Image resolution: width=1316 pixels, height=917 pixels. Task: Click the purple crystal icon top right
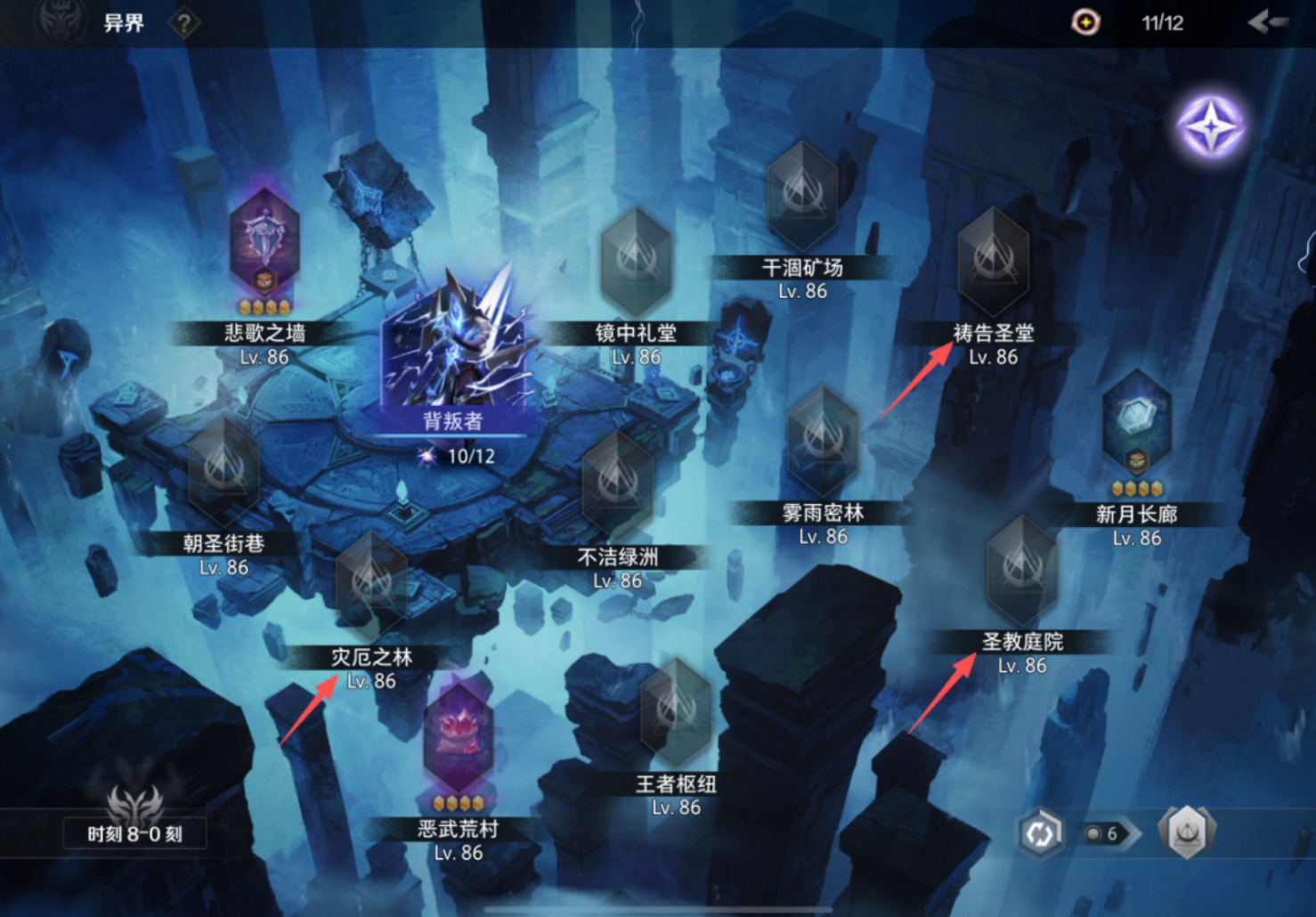1211,127
